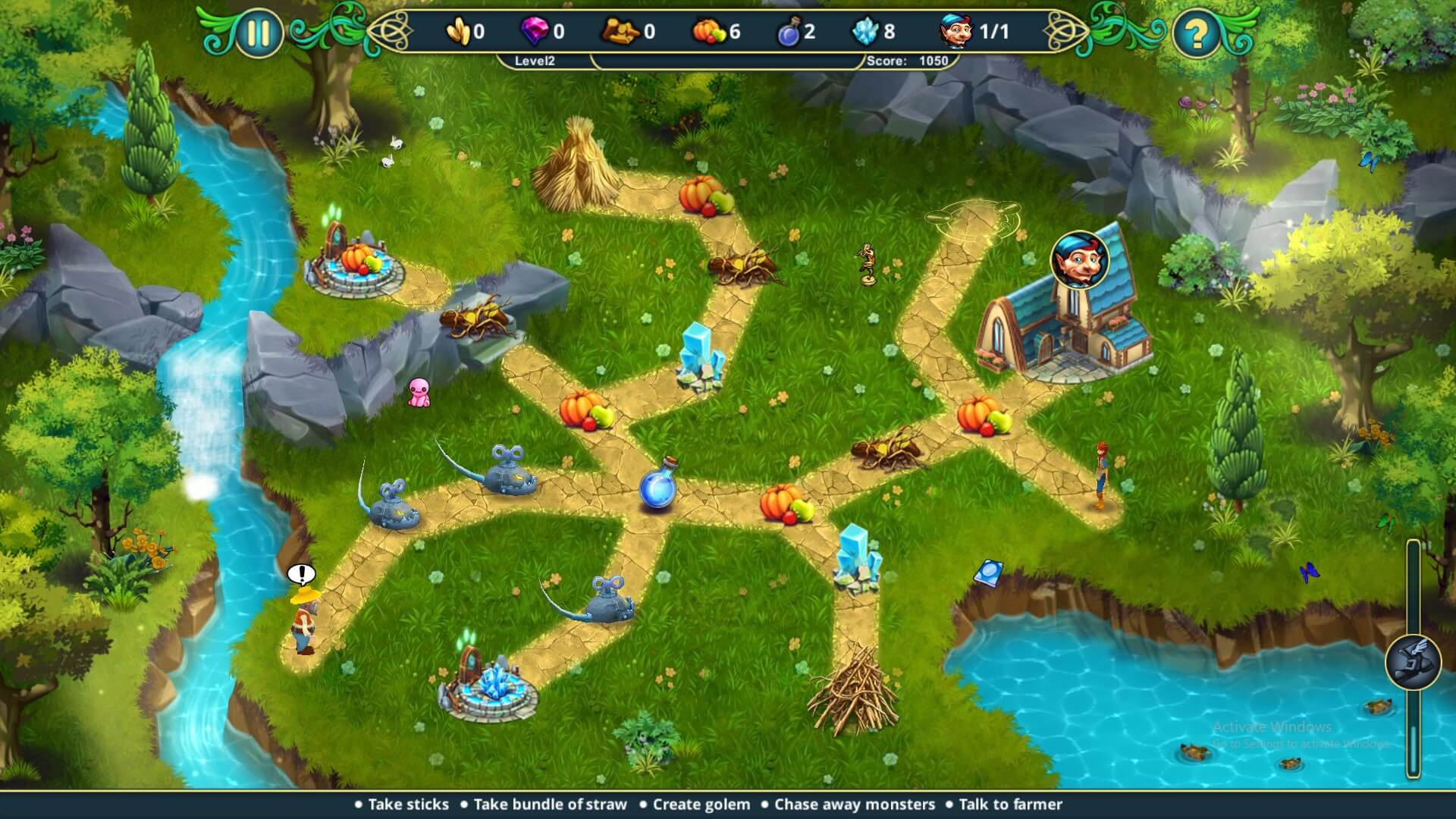Open the pause menu
The height and width of the screenshot is (819, 1456).
point(258,32)
